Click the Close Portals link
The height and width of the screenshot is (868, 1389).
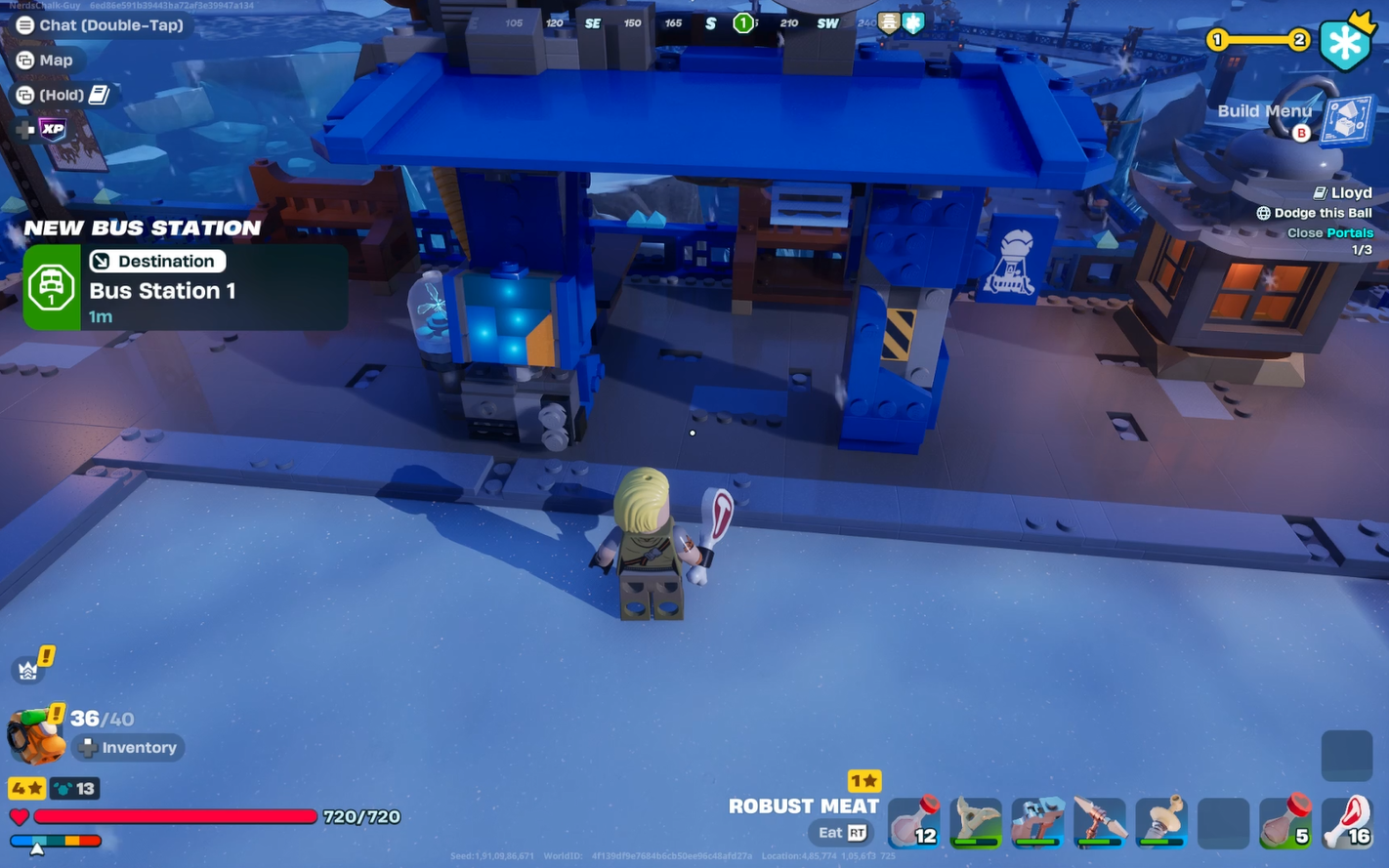pos(1328,232)
